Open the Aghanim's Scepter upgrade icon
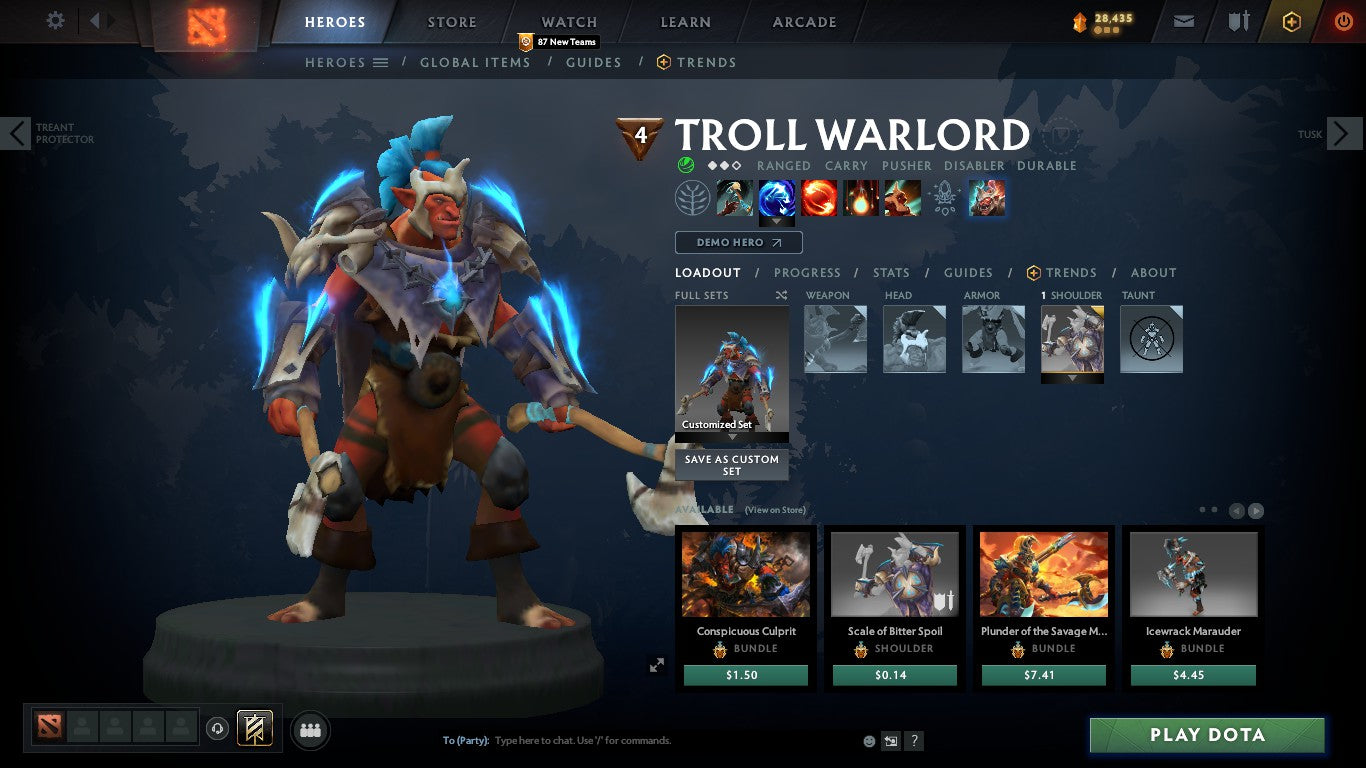 (x=944, y=197)
